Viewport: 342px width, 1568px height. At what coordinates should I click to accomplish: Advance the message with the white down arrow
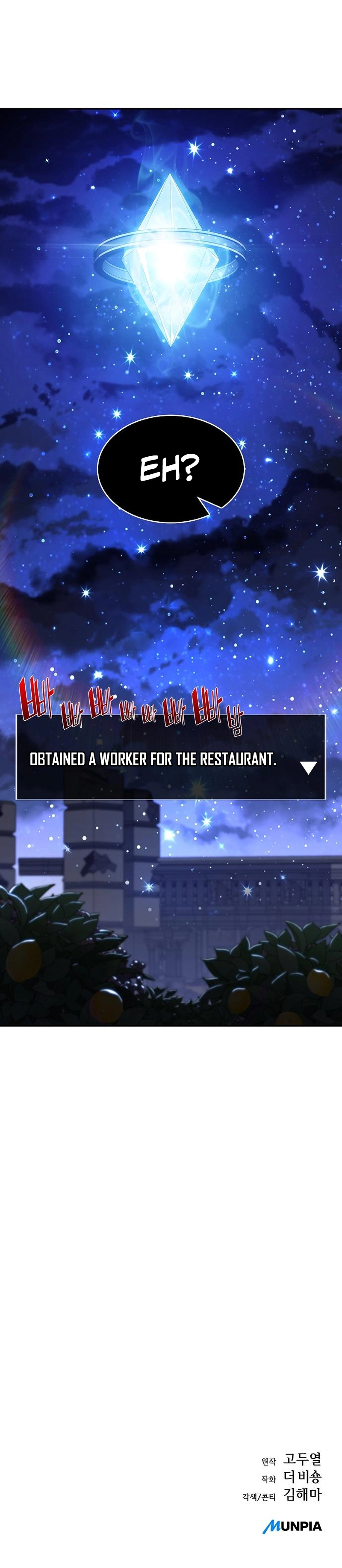(309, 768)
